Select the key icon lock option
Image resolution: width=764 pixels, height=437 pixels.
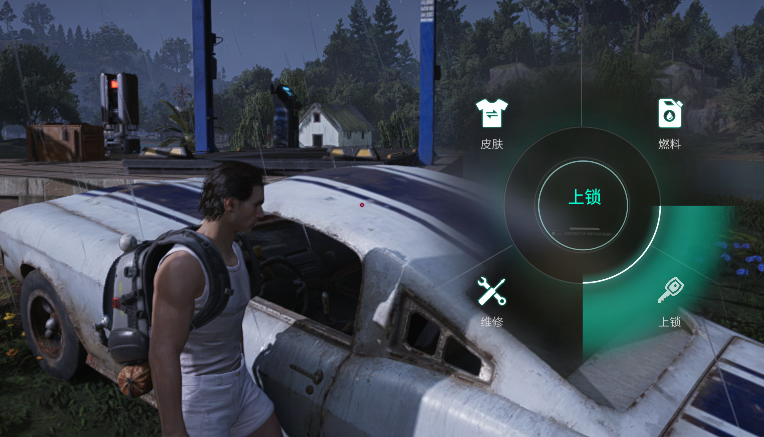pos(669,292)
